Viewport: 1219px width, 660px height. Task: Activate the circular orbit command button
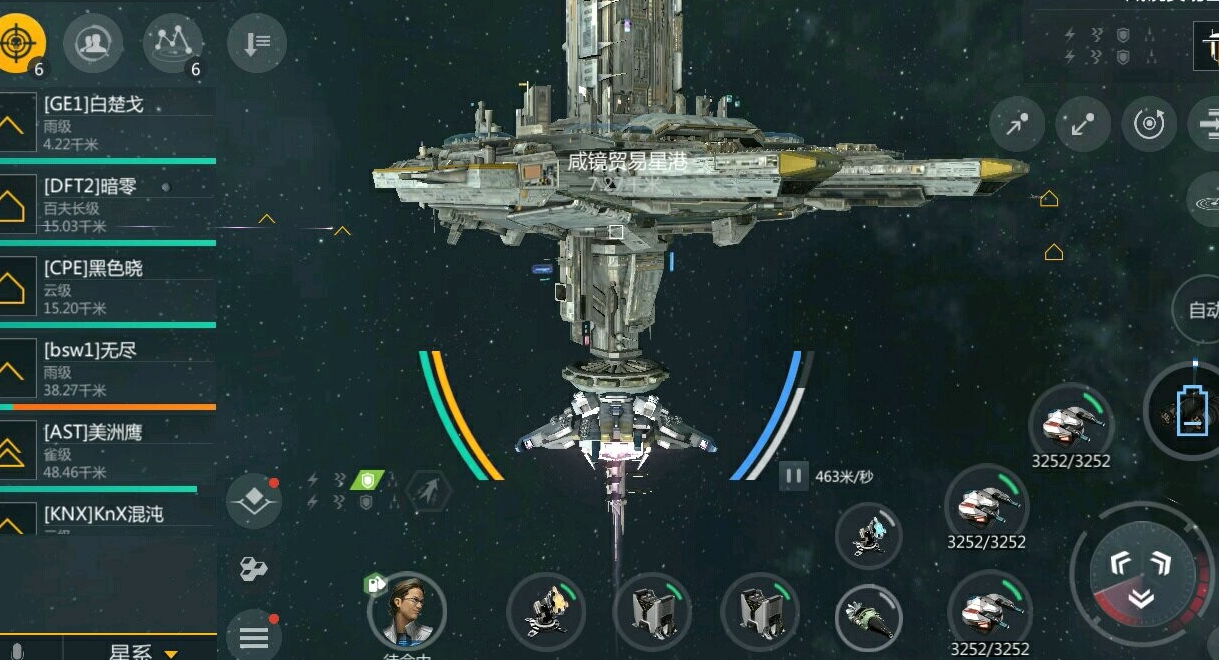[x=1148, y=124]
